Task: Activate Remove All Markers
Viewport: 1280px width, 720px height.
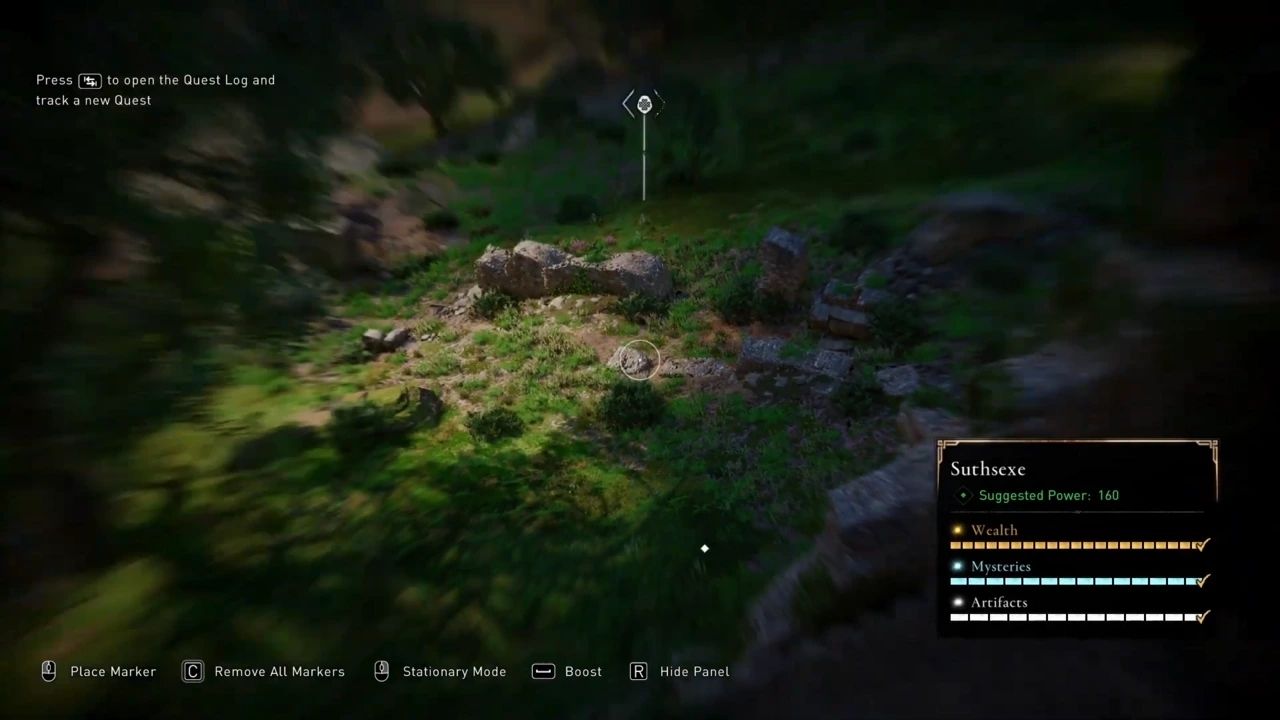Action: click(279, 671)
